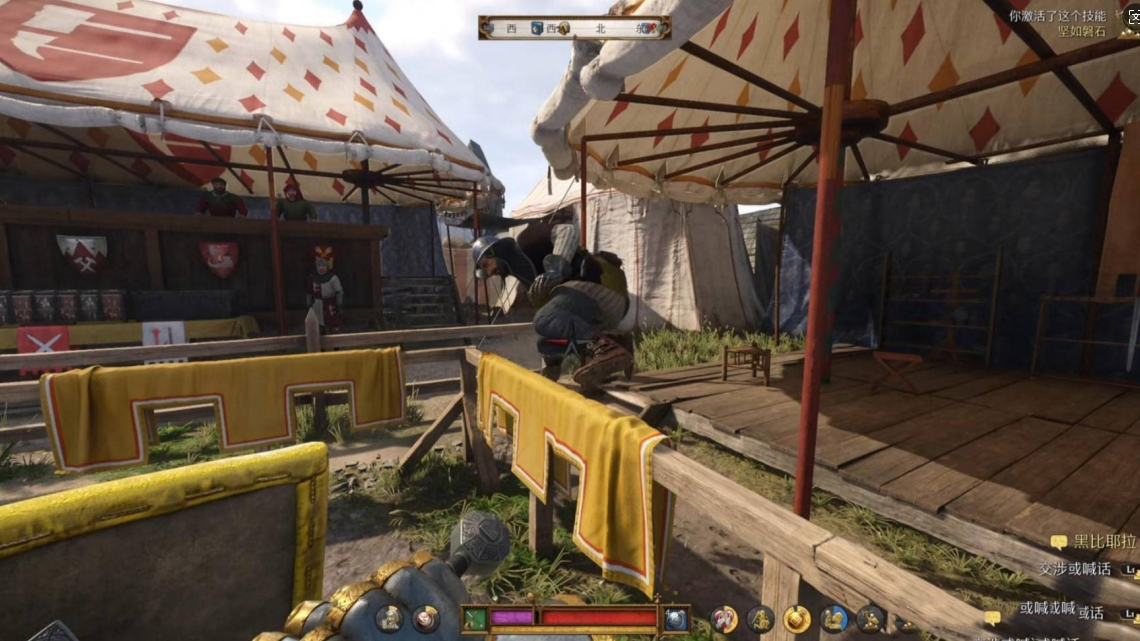Open the helmeted head portrait icon

pyautogui.click(x=388, y=619)
